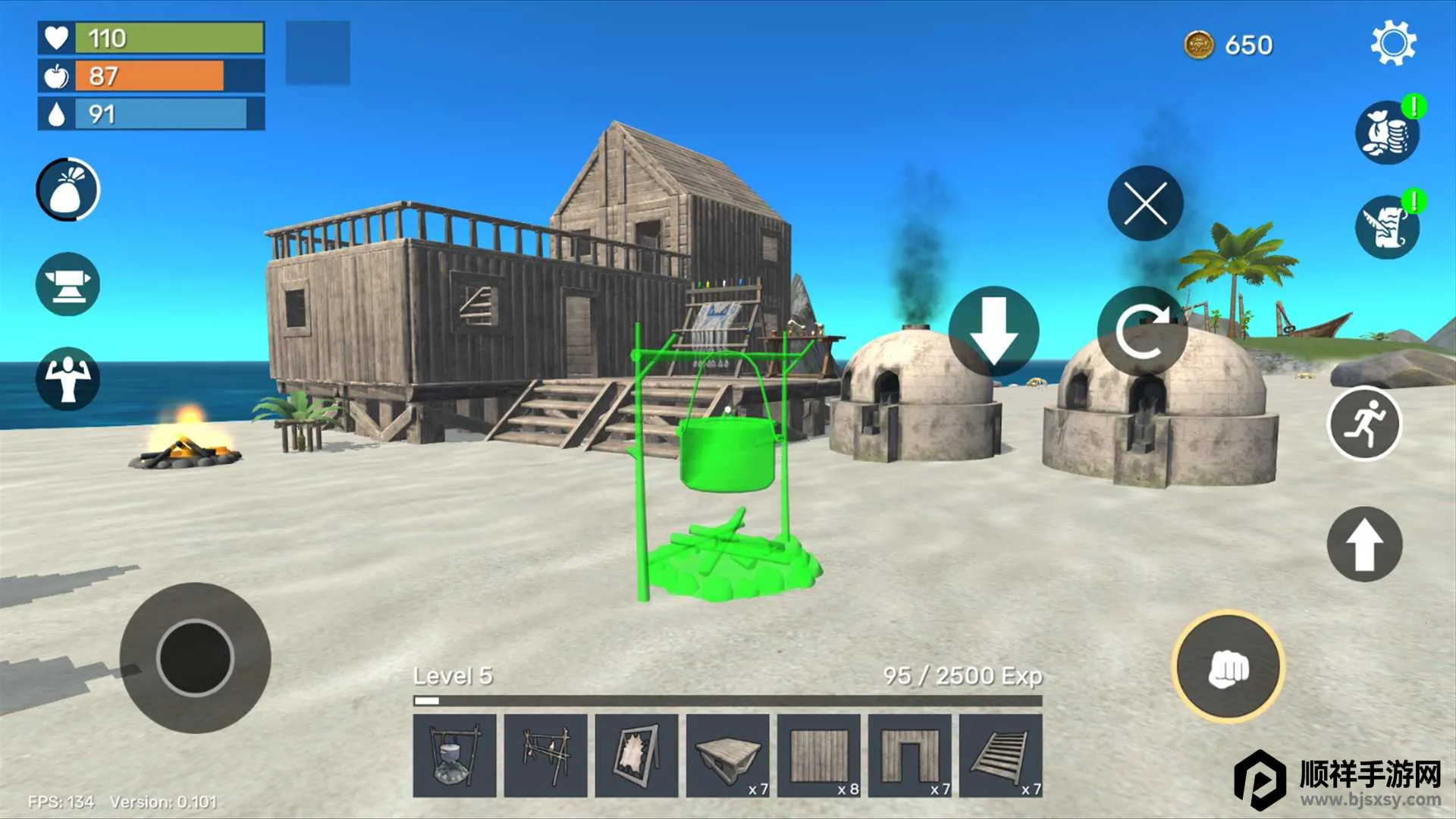
Task: Rotate the cooking pot with the rotate button
Action: tap(1142, 331)
